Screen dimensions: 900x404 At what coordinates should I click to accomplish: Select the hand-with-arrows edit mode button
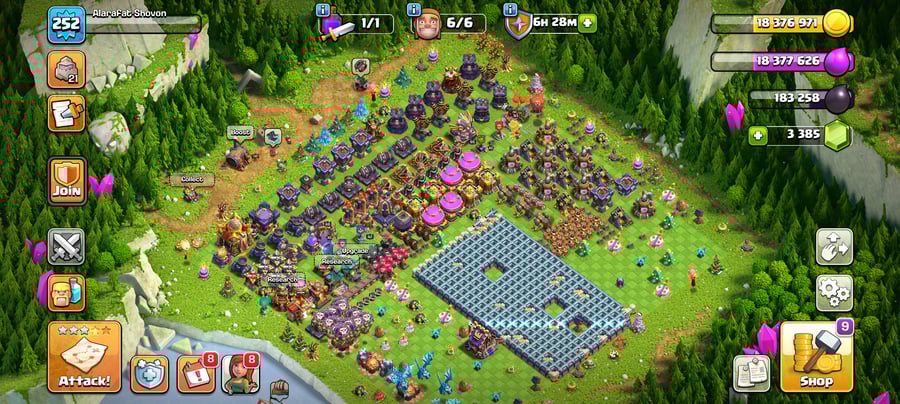pos(834,246)
